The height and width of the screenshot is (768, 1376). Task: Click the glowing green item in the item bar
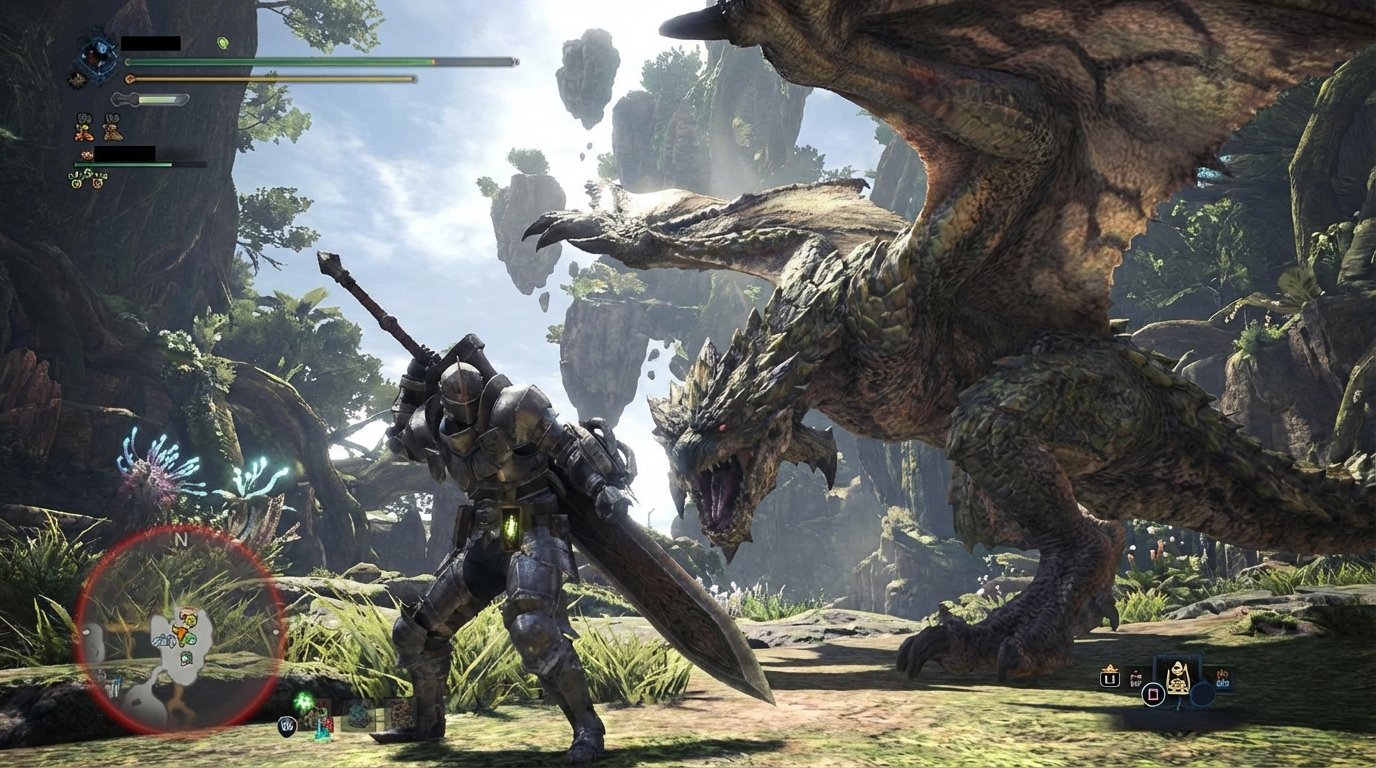pos(303,701)
